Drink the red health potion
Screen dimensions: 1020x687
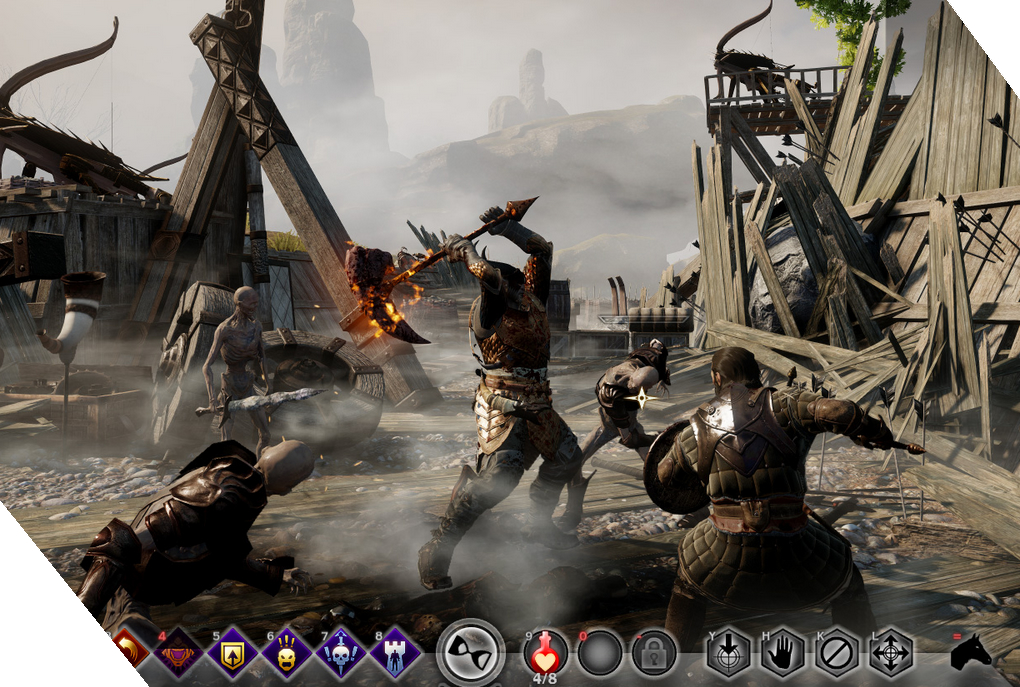[x=546, y=654]
